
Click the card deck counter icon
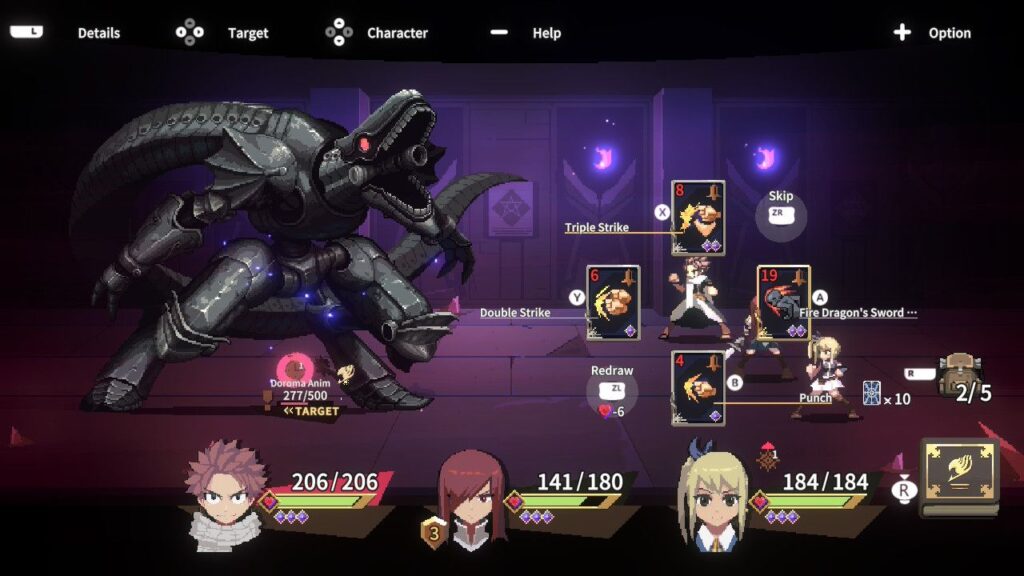point(870,394)
